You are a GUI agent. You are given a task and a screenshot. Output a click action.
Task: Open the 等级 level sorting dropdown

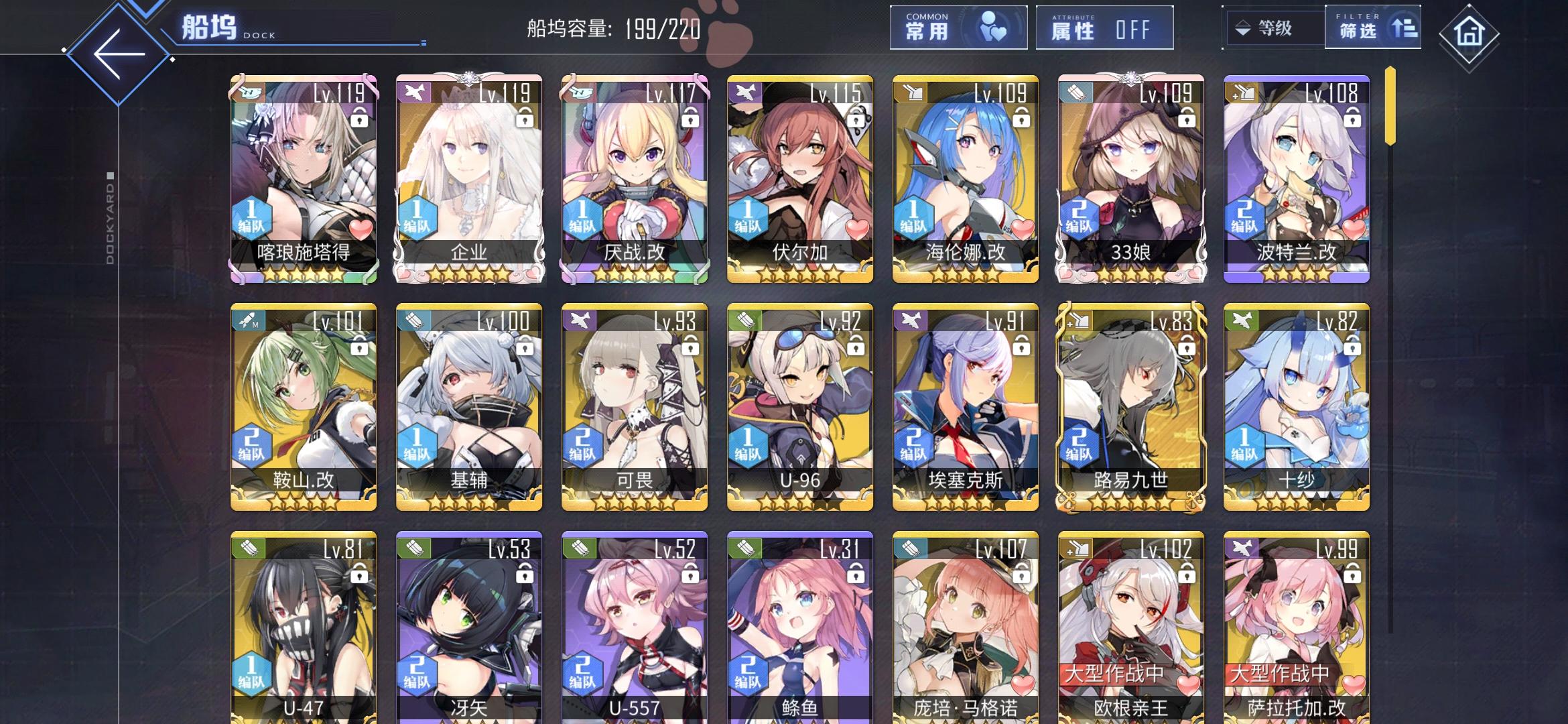(x=1272, y=28)
